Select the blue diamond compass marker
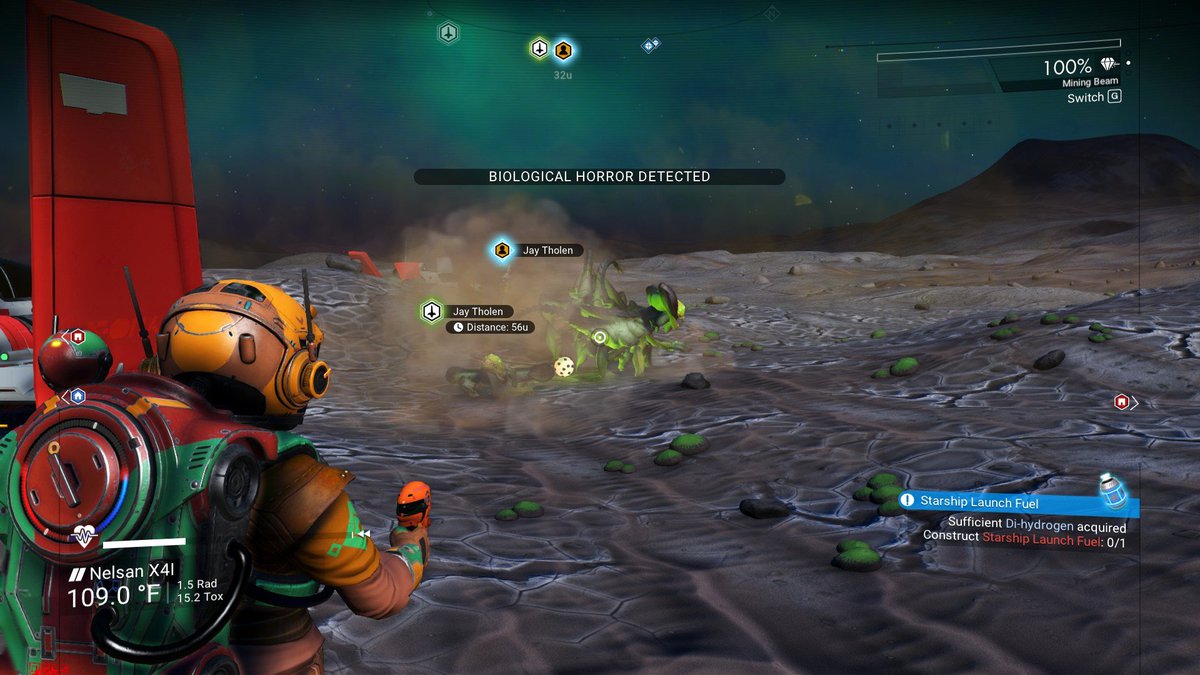This screenshot has height=675, width=1200. (x=650, y=45)
